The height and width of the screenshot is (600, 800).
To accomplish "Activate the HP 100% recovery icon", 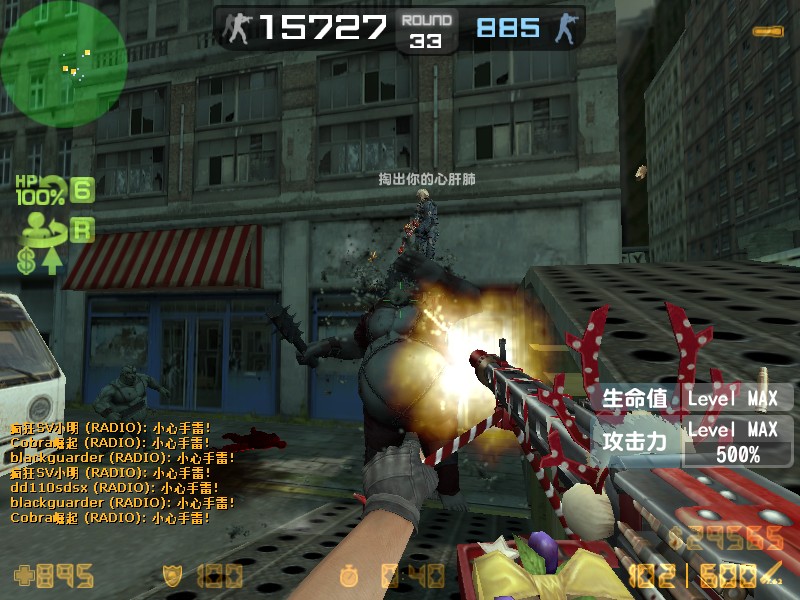I will (x=40, y=190).
